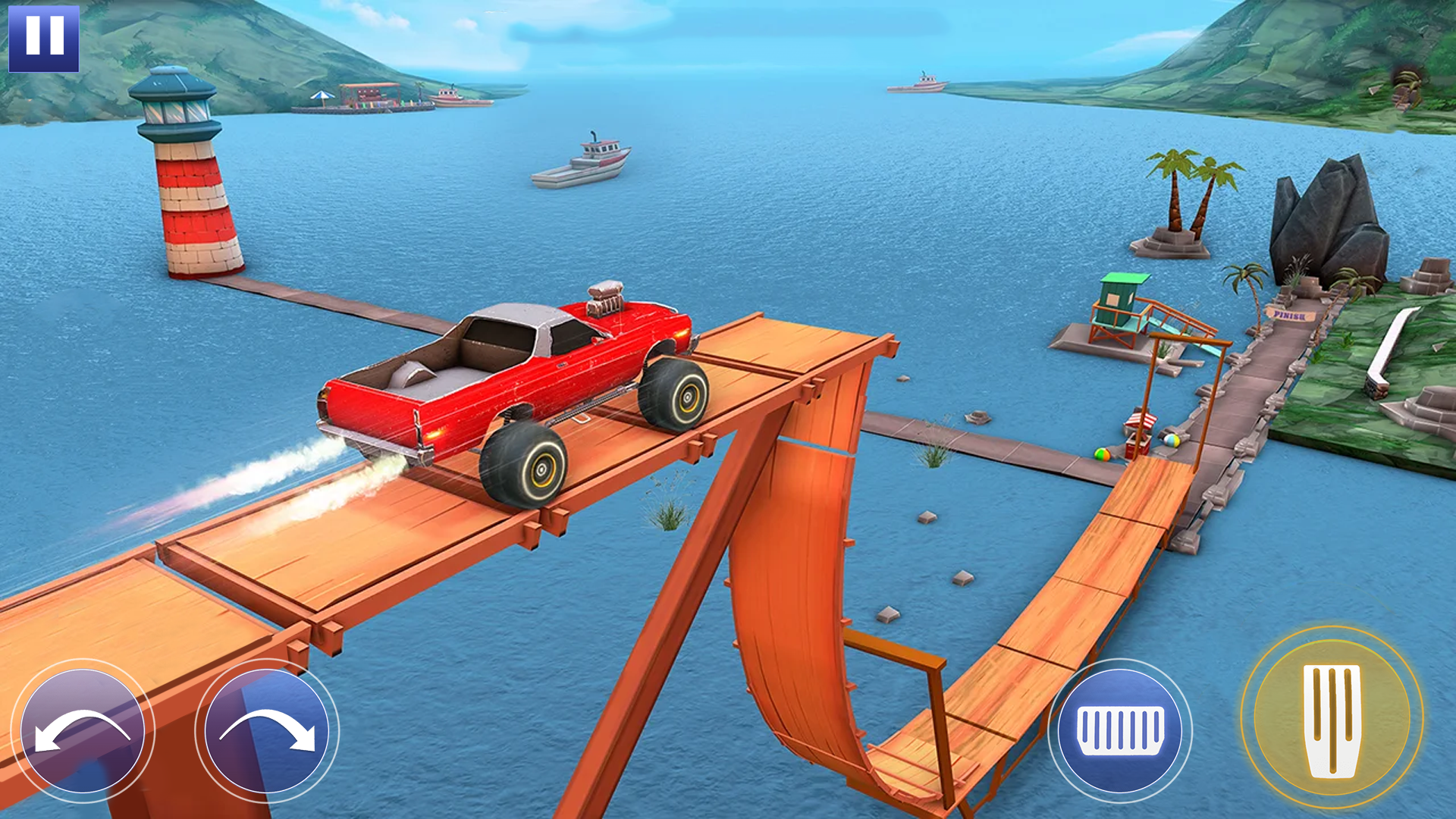Click the palm trees on the rocky island
This screenshot has height=819, width=1456.
pyautogui.click(x=1183, y=190)
